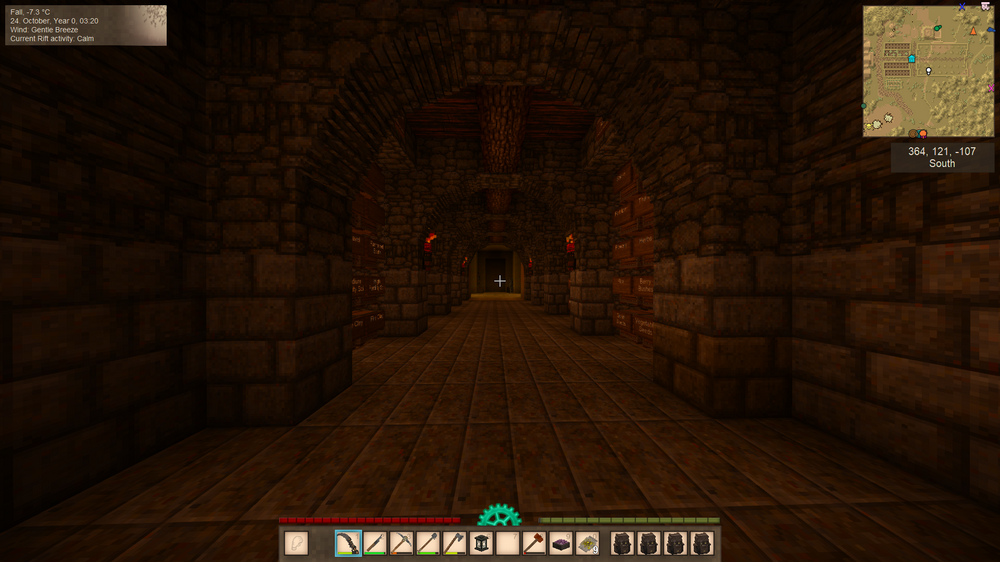Select the pickaxe hotbar slot
The height and width of the screenshot is (562, 1000).
[x=402, y=543]
